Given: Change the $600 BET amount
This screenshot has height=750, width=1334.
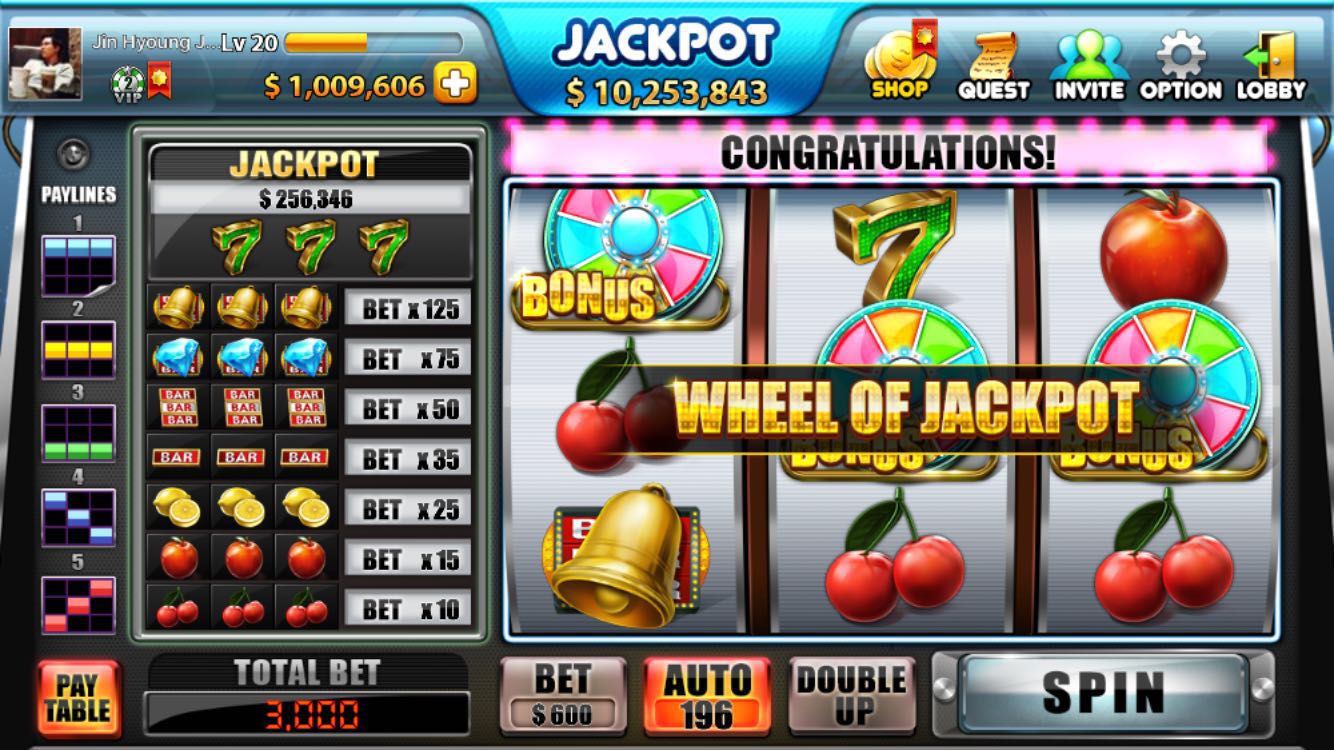Looking at the screenshot, I should click(x=562, y=695).
